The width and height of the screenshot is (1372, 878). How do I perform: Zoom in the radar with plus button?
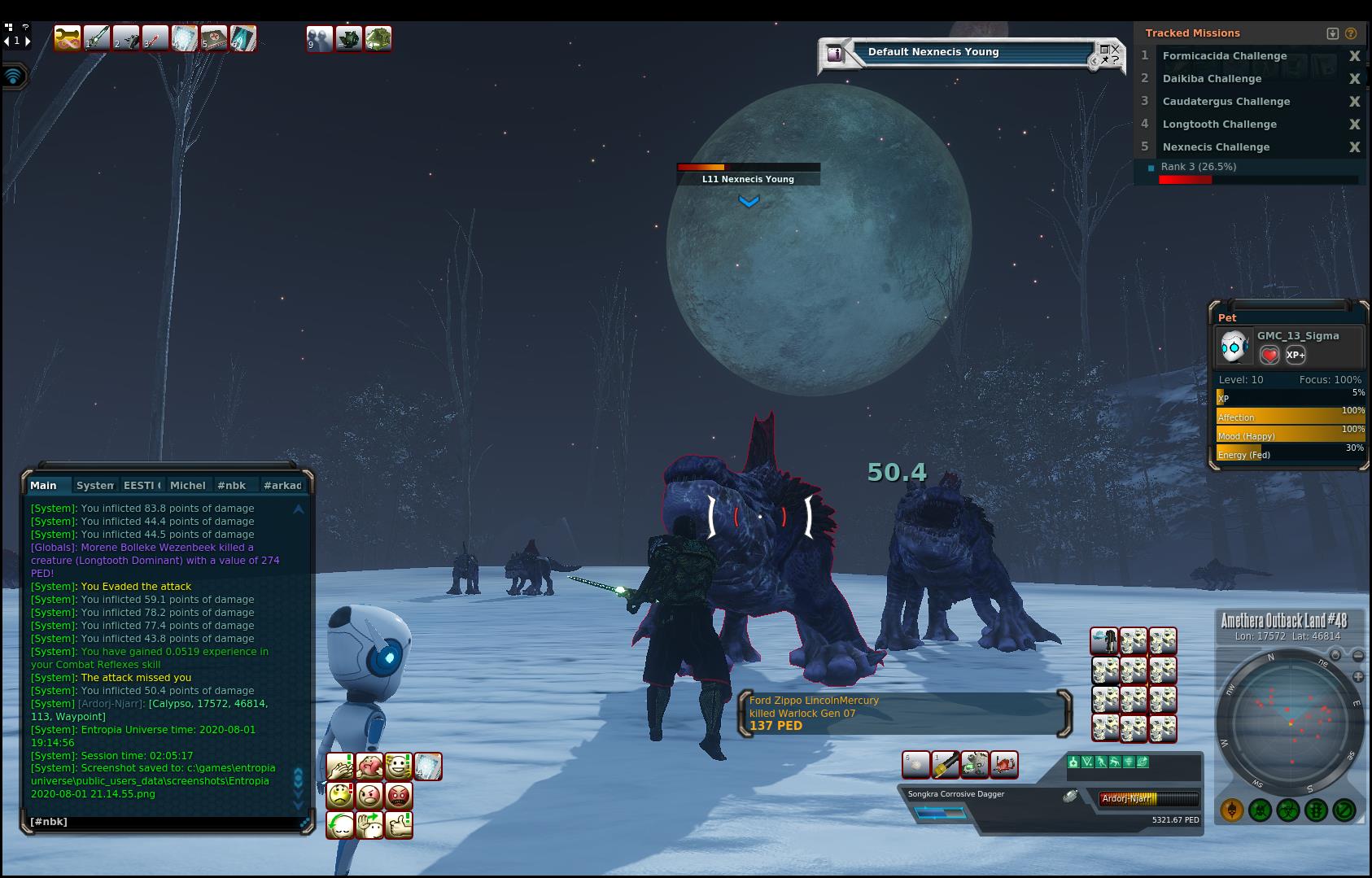pyautogui.click(x=1358, y=677)
